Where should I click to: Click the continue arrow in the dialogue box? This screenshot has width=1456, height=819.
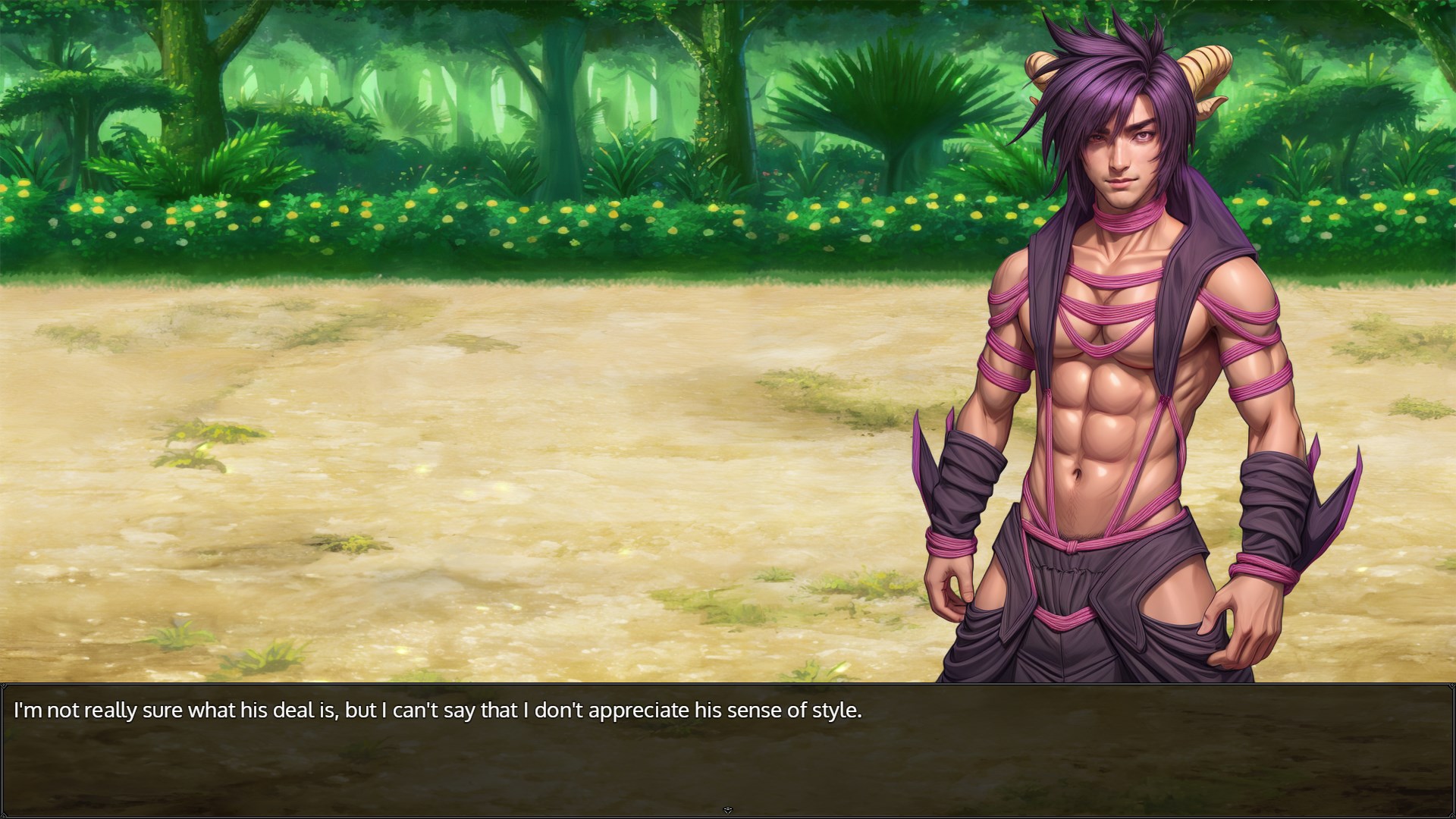tap(728, 810)
